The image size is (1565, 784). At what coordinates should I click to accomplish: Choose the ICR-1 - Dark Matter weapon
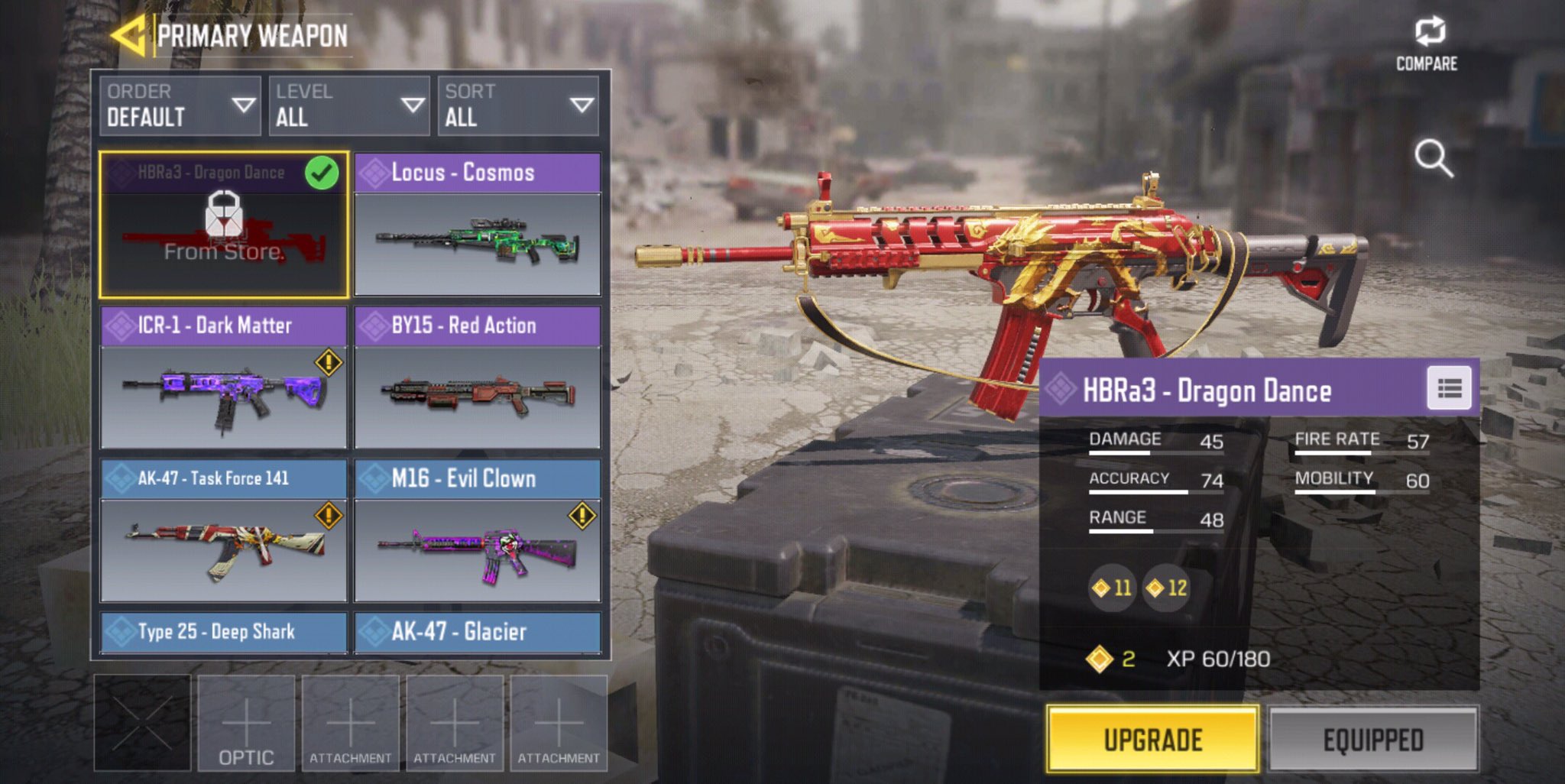coord(223,377)
